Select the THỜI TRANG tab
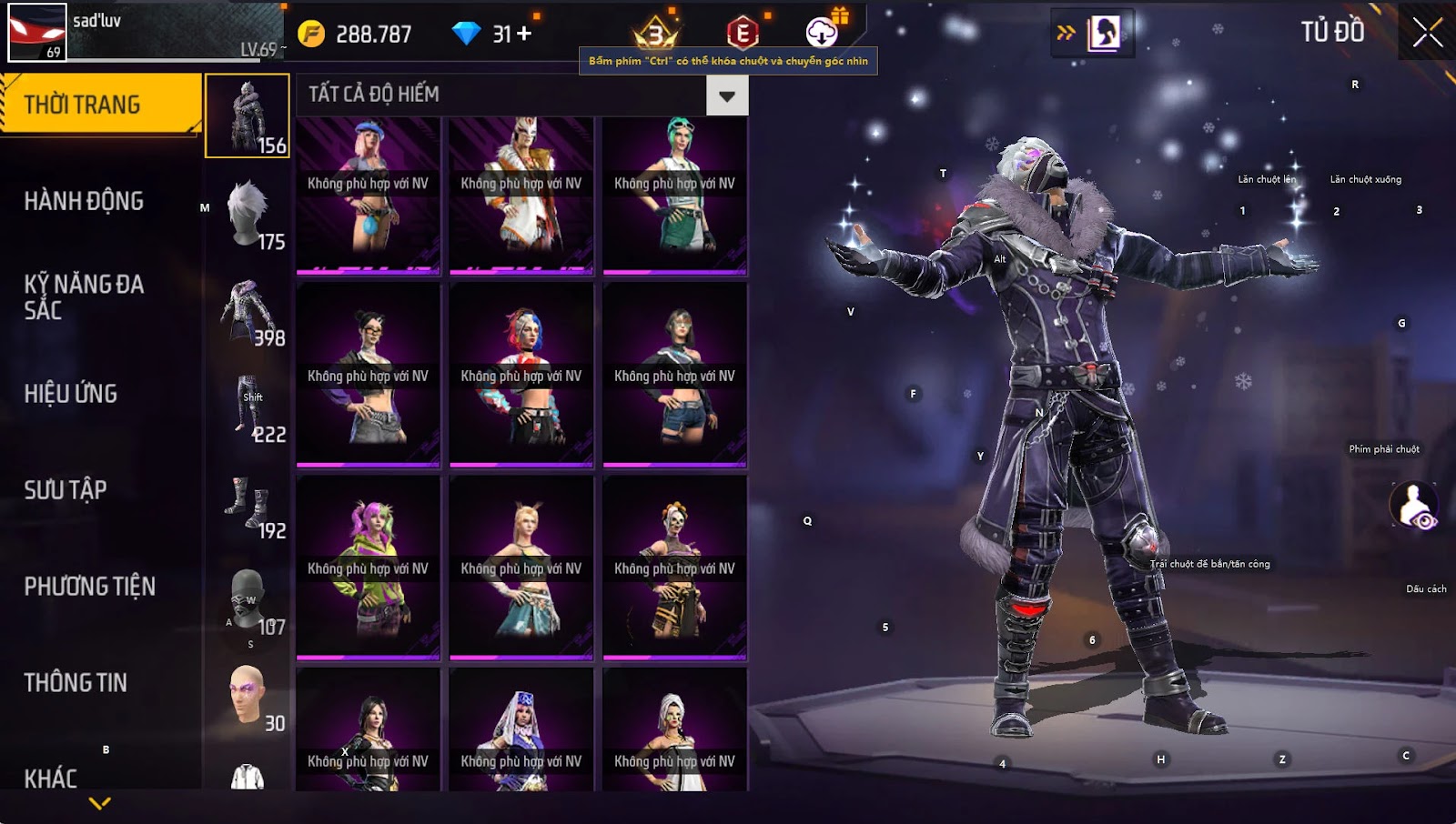Image resolution: width=1456 pixels, height=824 pixels. pos(100,105)
